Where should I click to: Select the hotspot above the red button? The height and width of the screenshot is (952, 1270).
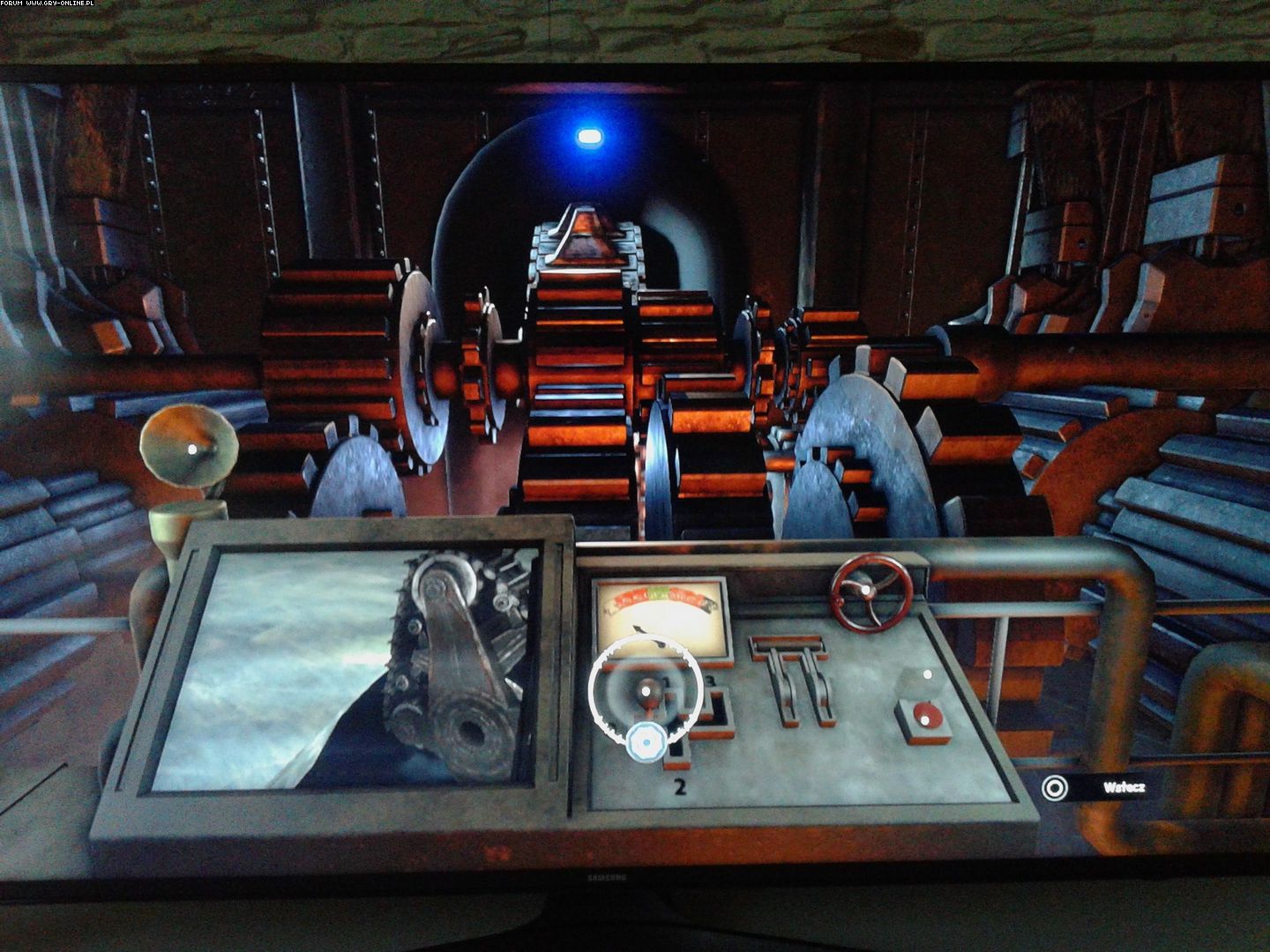(x=926, y=674)
